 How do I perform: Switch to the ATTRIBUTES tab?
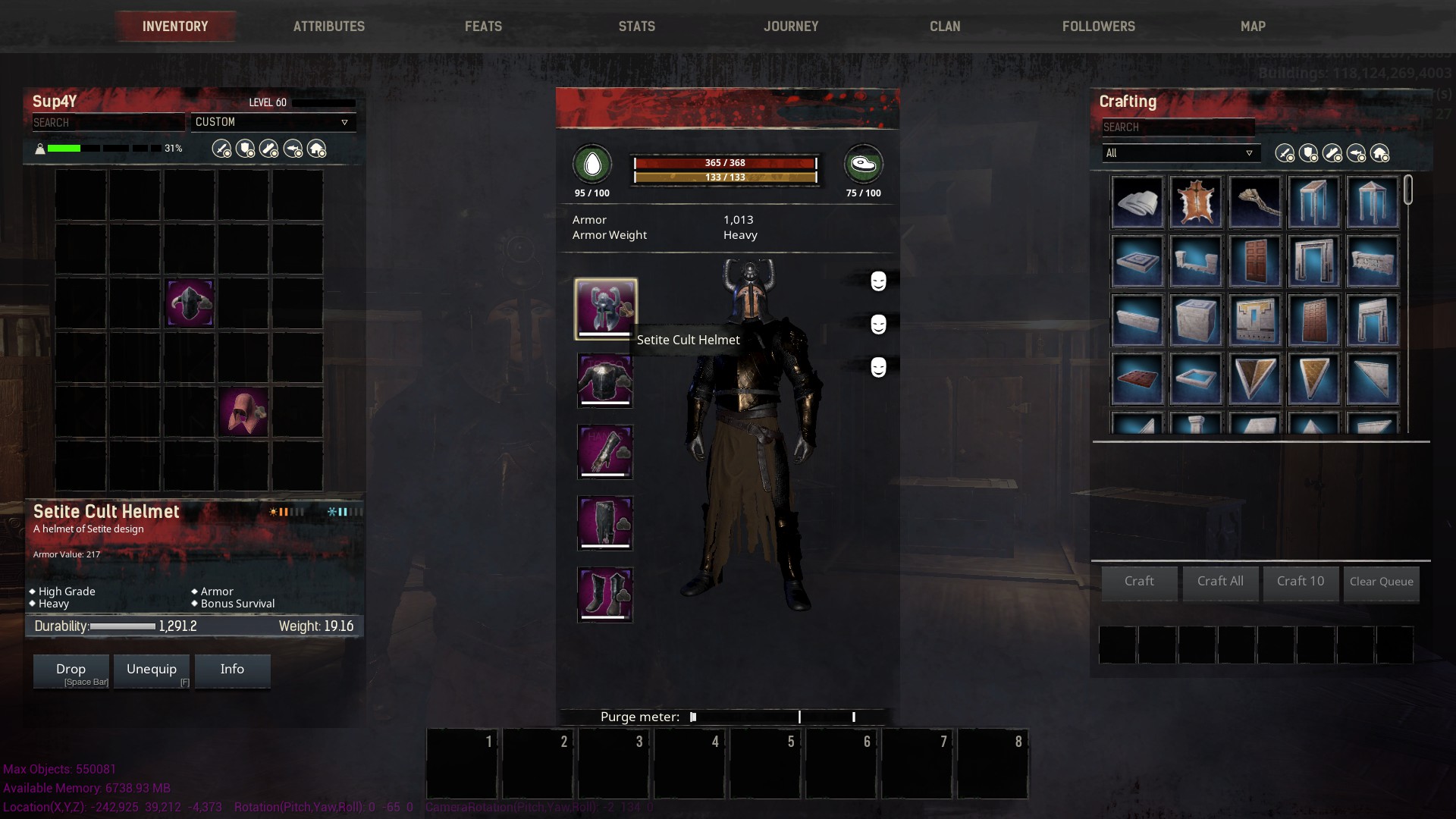pyautogui.click(x=329, y=26)
